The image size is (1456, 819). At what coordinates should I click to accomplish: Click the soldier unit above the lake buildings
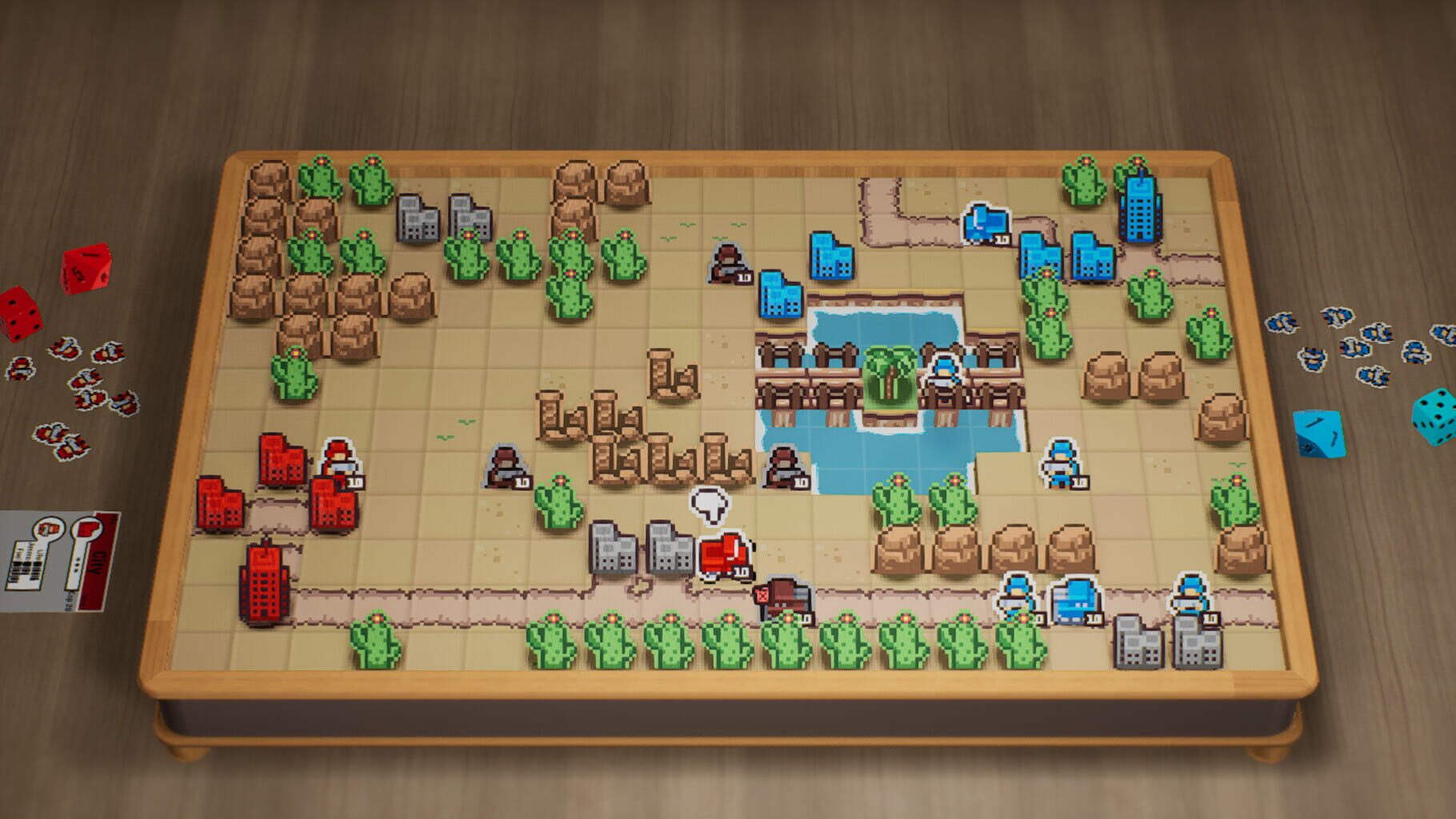728,264
